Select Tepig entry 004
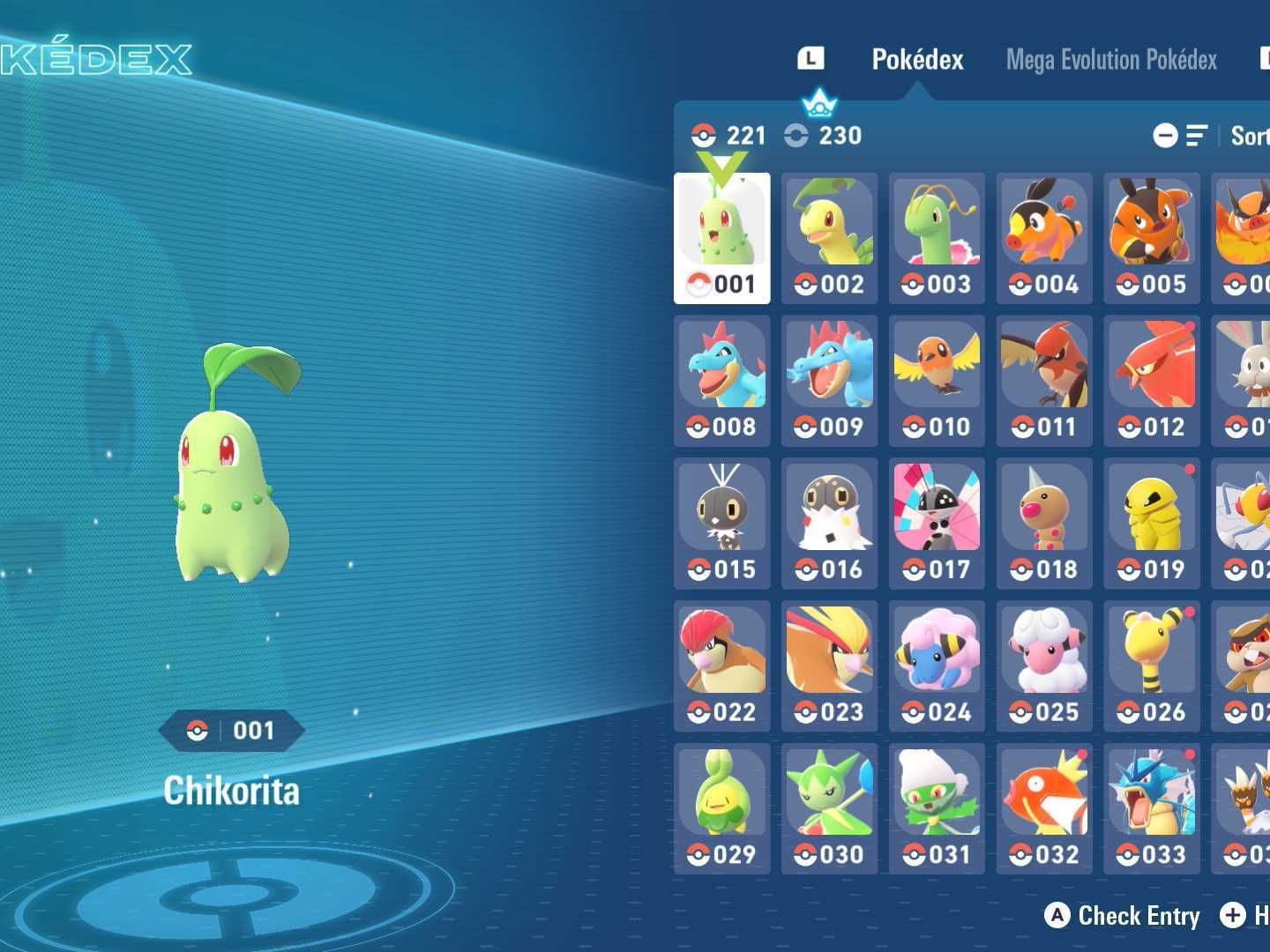Screen dimensions: 1270x952 tap(1044, 238)
